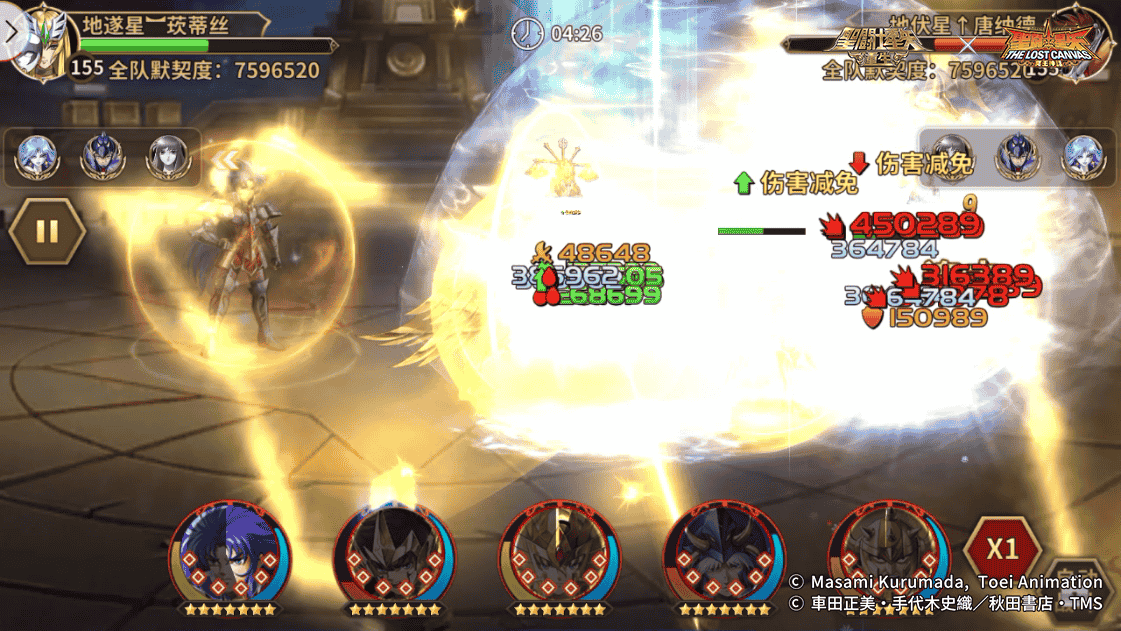This screenshot has width=1121, height=631.
Task: Select the blue-haired hero skill portrait
Action: (230, 556)
